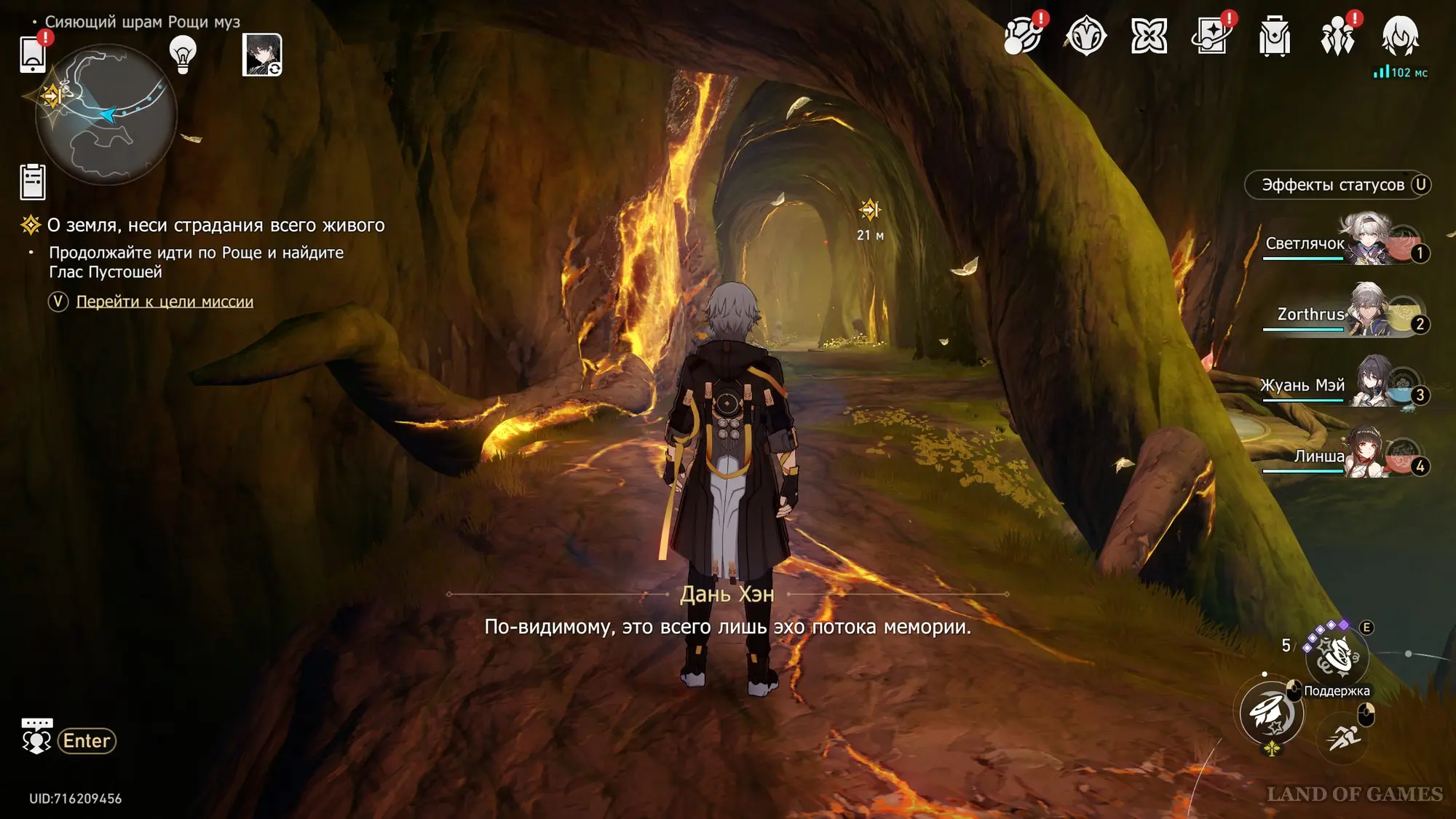Open the character portrait swap icon
The width and height of the screenshot is (1456, 819).
pyautogui.click(x=262, y=55)
